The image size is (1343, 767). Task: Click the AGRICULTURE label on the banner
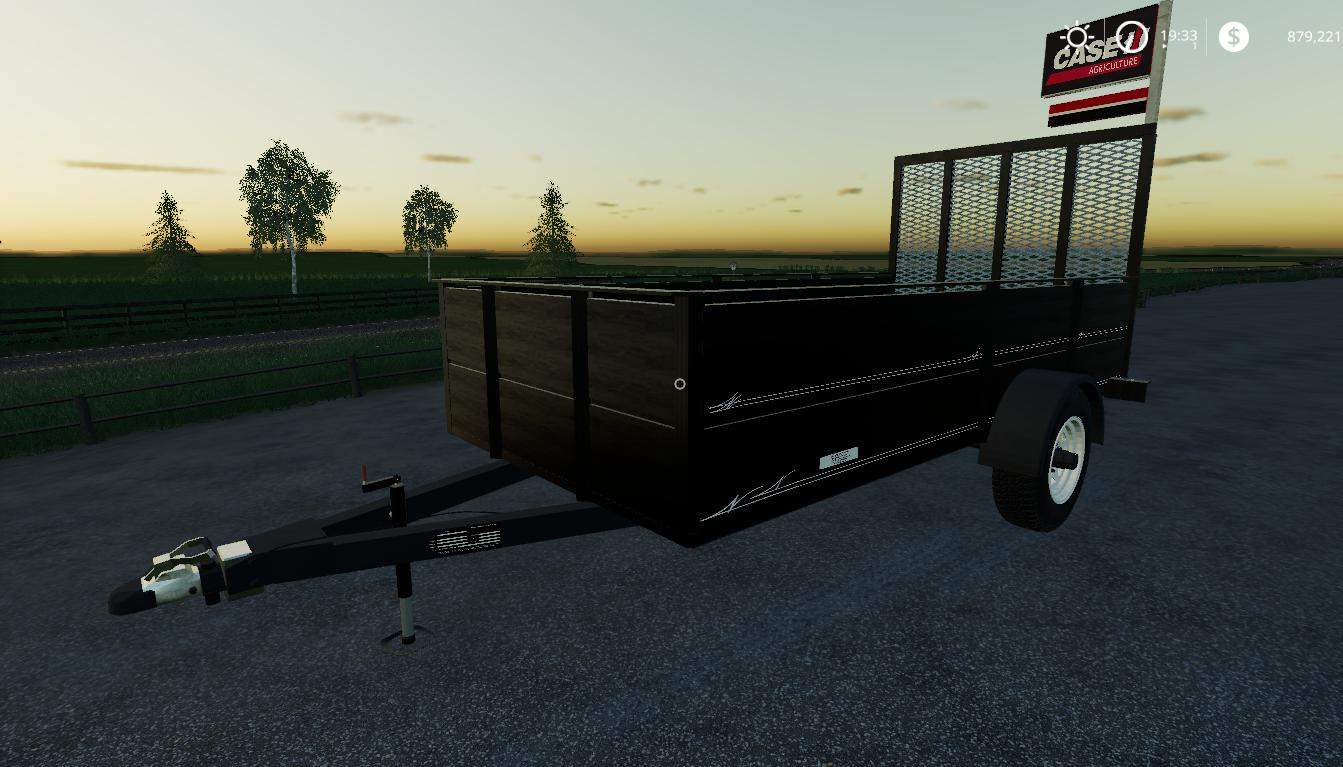coord(1113,65)
